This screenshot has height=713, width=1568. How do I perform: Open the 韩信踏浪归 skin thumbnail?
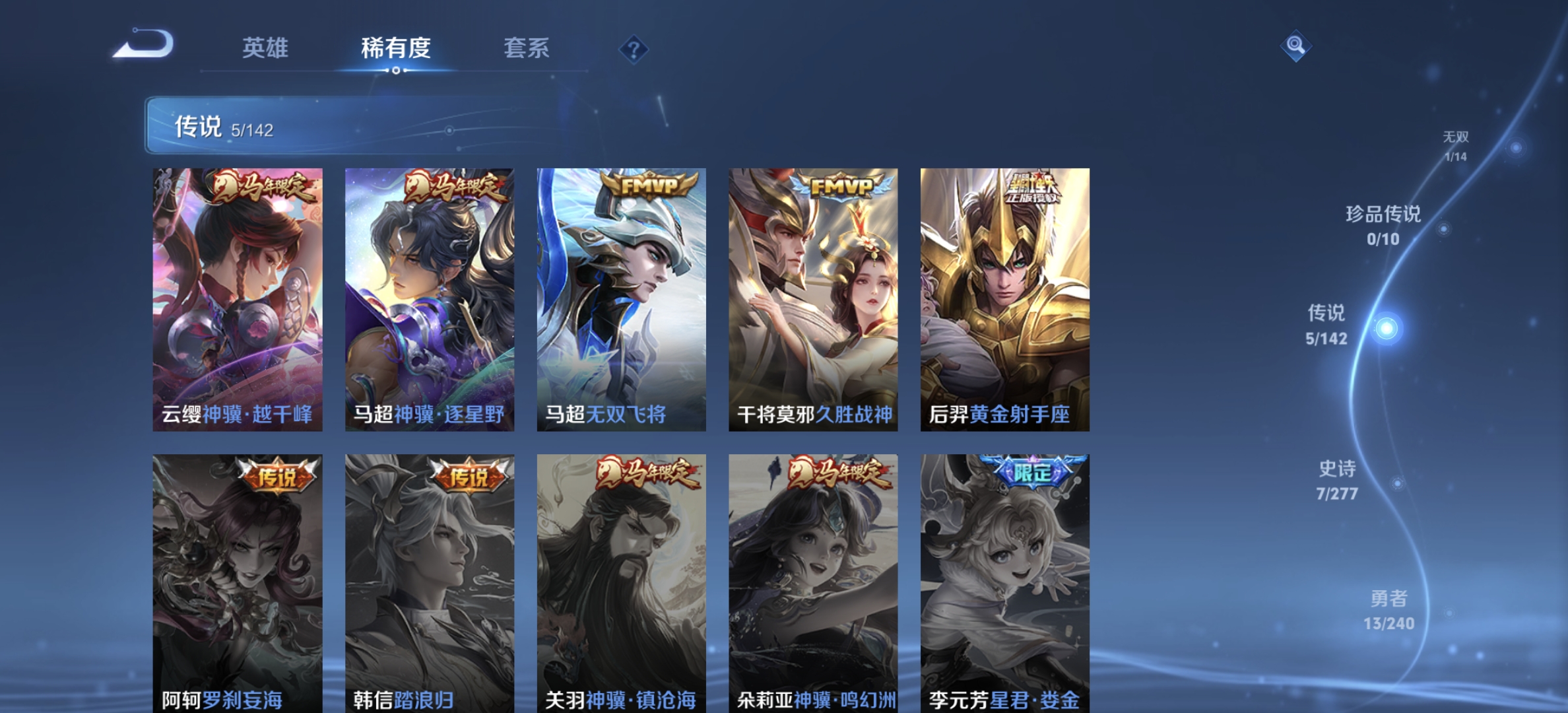click(429, 581)
